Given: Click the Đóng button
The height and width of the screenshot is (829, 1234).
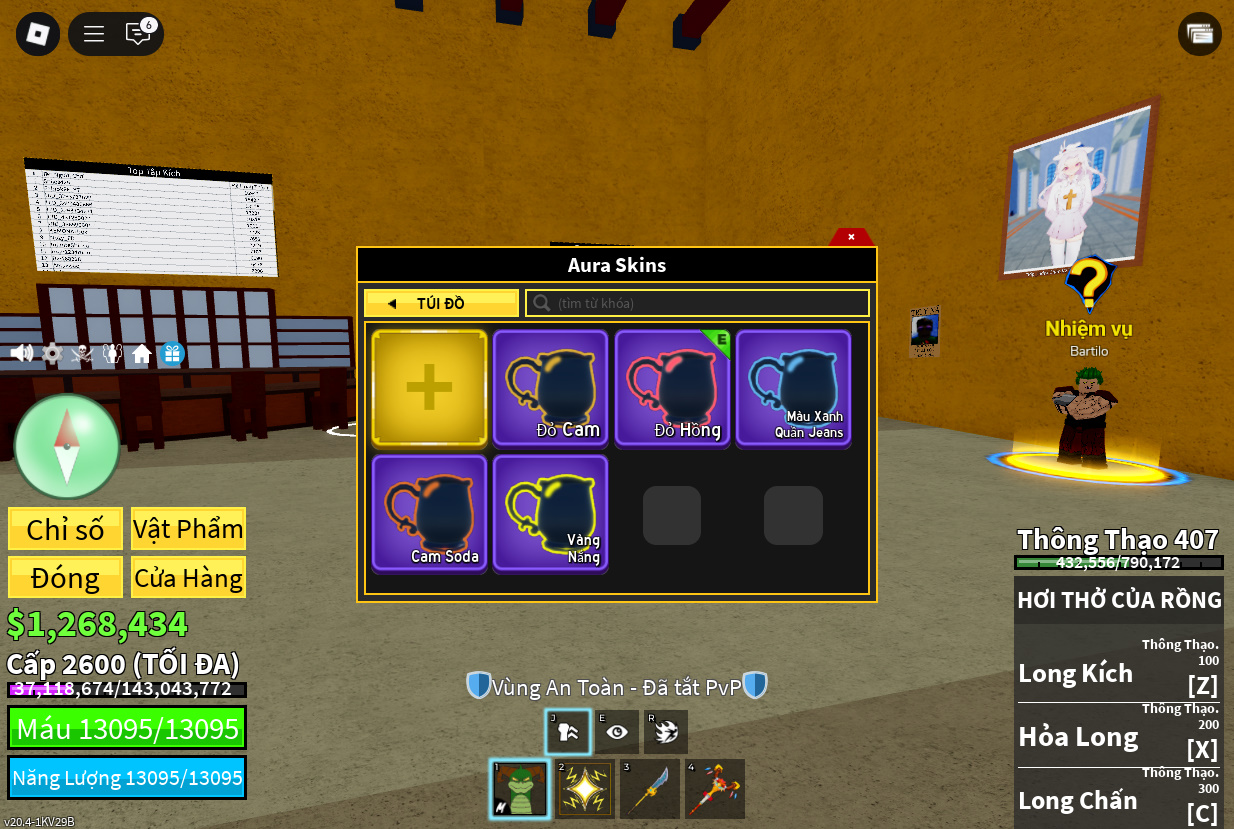Looking at the screenshot, I should [x=65, y=578].
